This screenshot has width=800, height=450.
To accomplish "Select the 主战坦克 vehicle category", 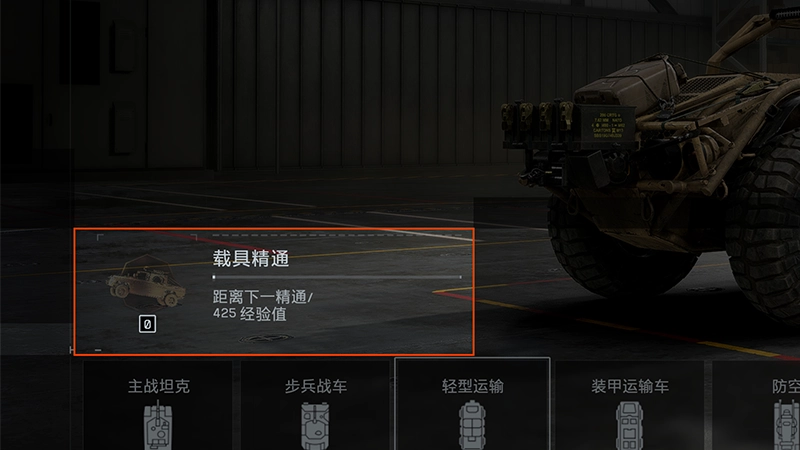I will (x=157, y=405).
